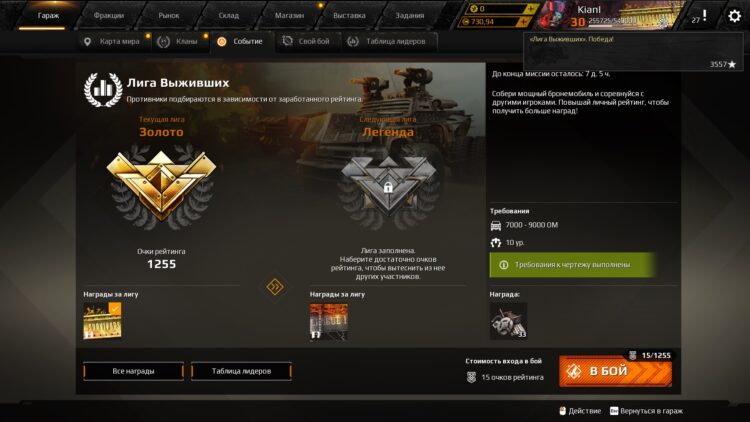Go to the Склад storage tab

click(x=228, y=16)
